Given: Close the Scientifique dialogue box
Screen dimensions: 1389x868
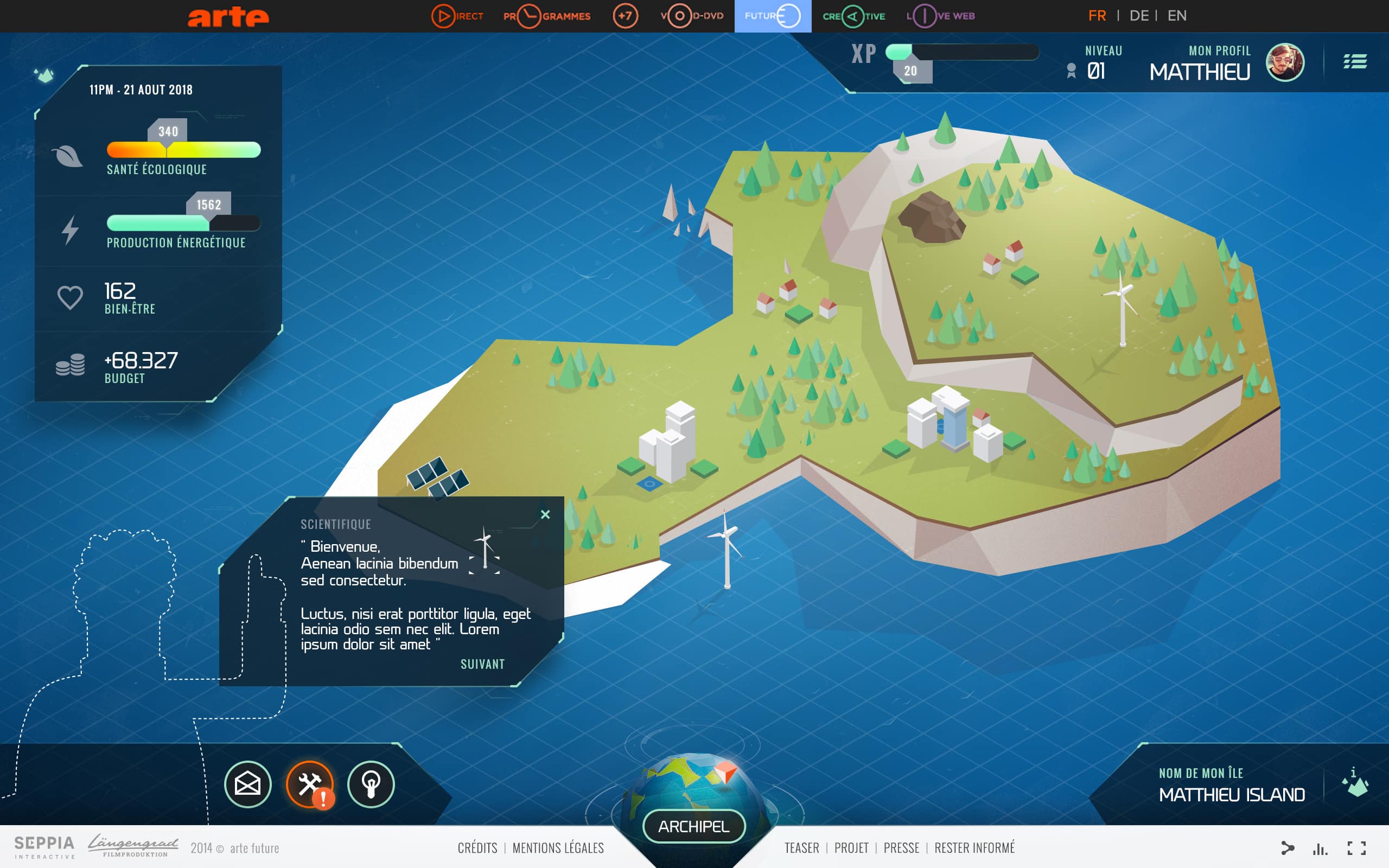Looking at the screenshot, I should tap(545, 514).
